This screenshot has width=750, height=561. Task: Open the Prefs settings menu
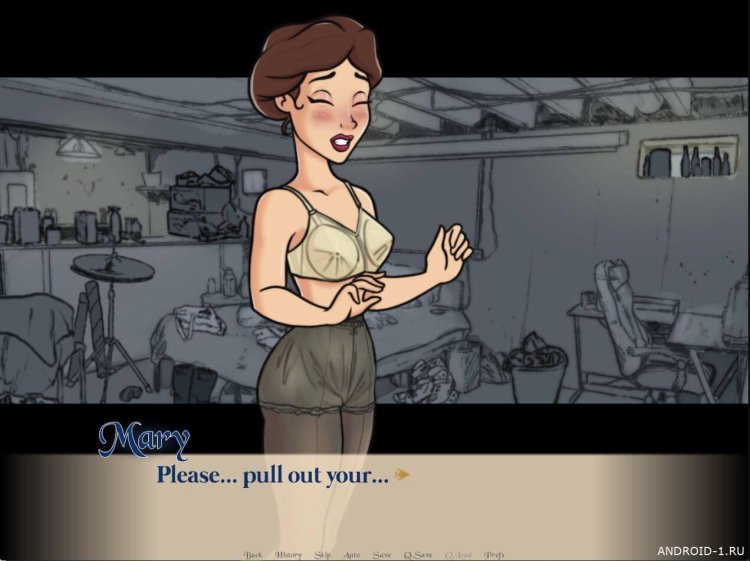click(x=494, y=554)
